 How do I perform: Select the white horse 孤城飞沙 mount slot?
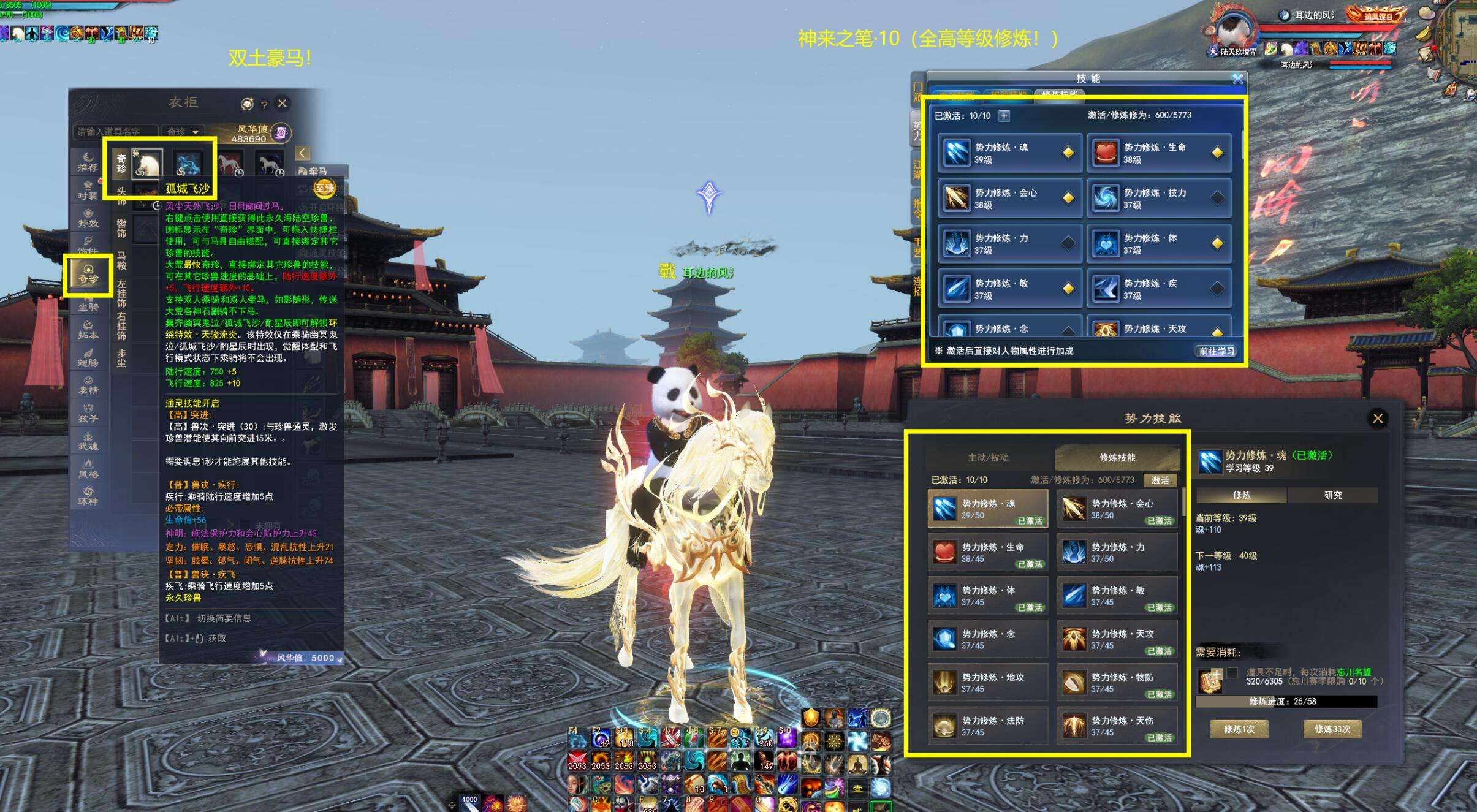[147, 164]
